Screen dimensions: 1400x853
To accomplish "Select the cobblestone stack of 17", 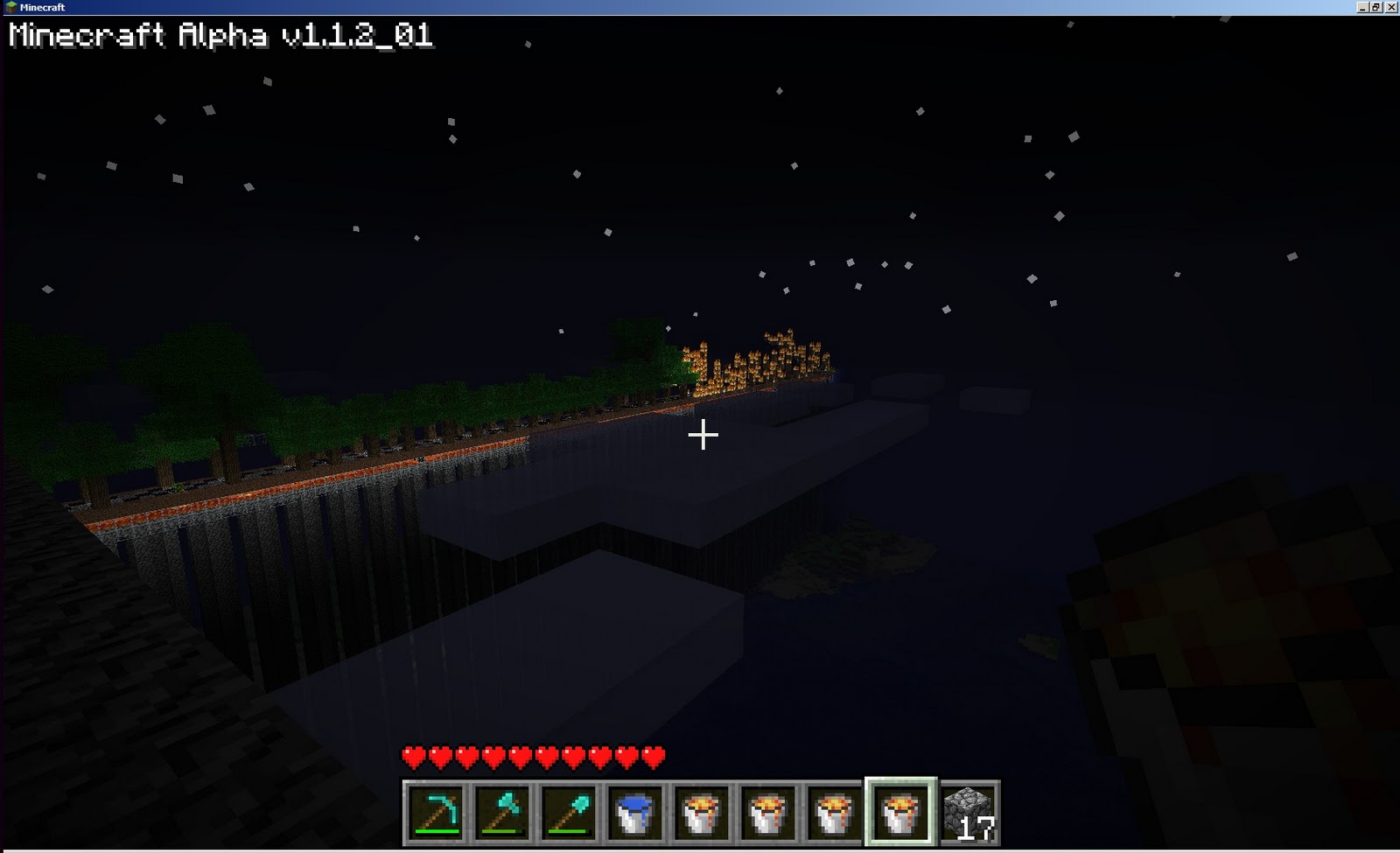I will (x=969, y=814).
